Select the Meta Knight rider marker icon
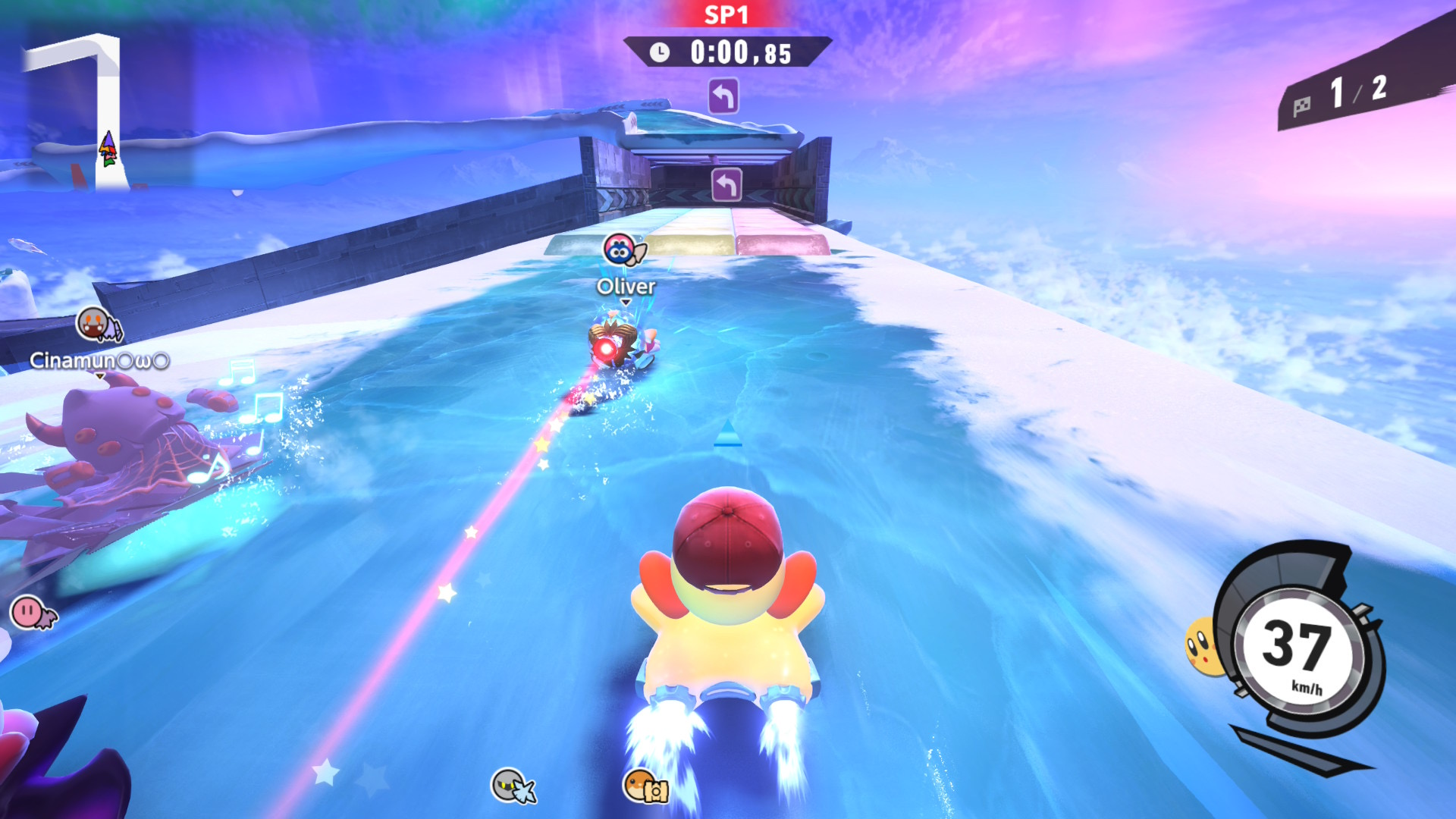Viewport: 1456px width, 819px height. click(x=512, y=786)
